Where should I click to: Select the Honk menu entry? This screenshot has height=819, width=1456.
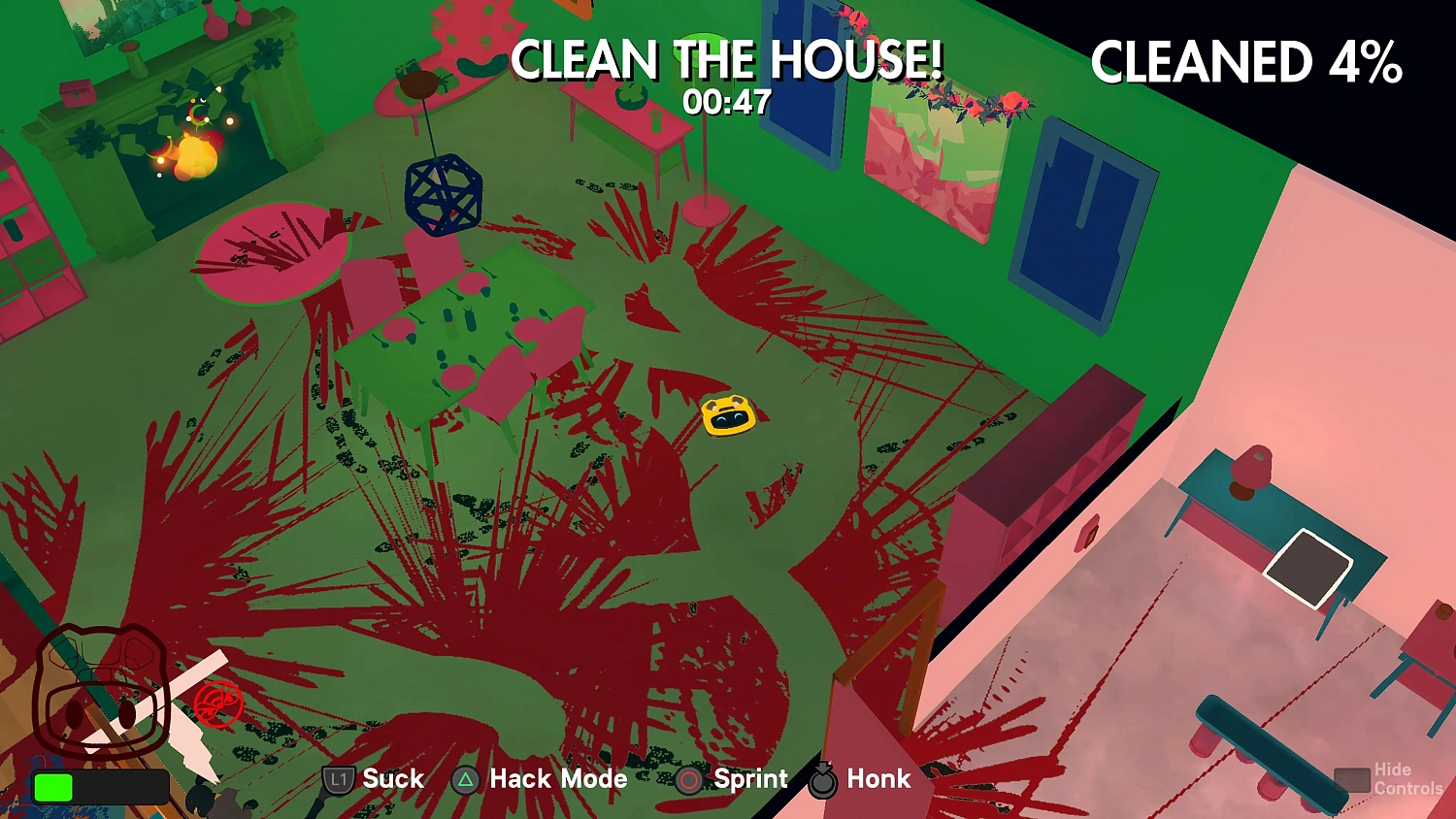point(877,779)
